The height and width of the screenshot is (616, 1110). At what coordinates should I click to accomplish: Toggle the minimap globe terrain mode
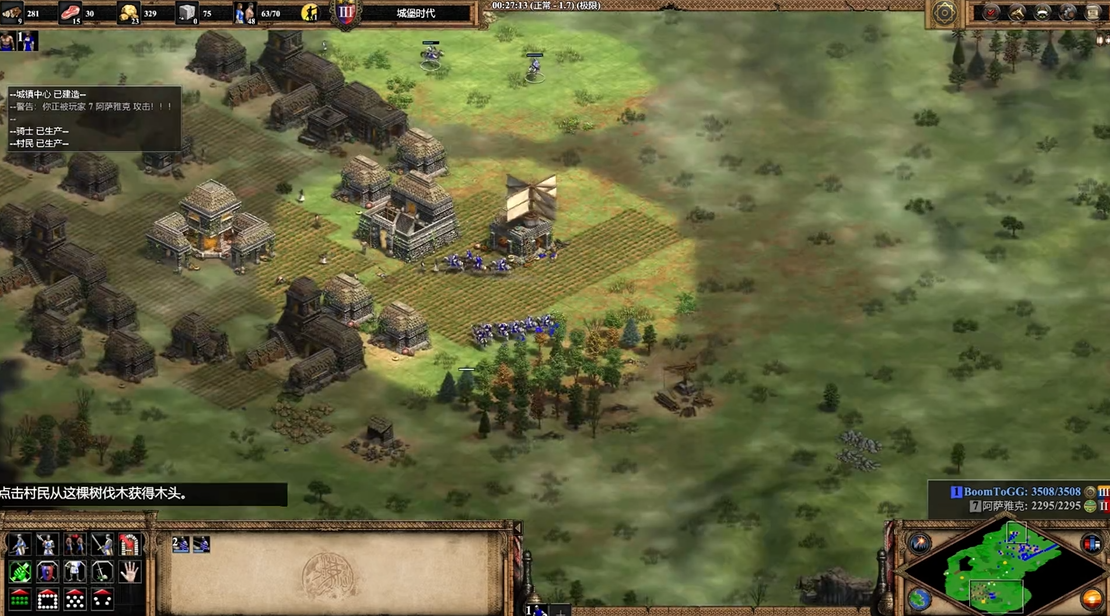919,598
